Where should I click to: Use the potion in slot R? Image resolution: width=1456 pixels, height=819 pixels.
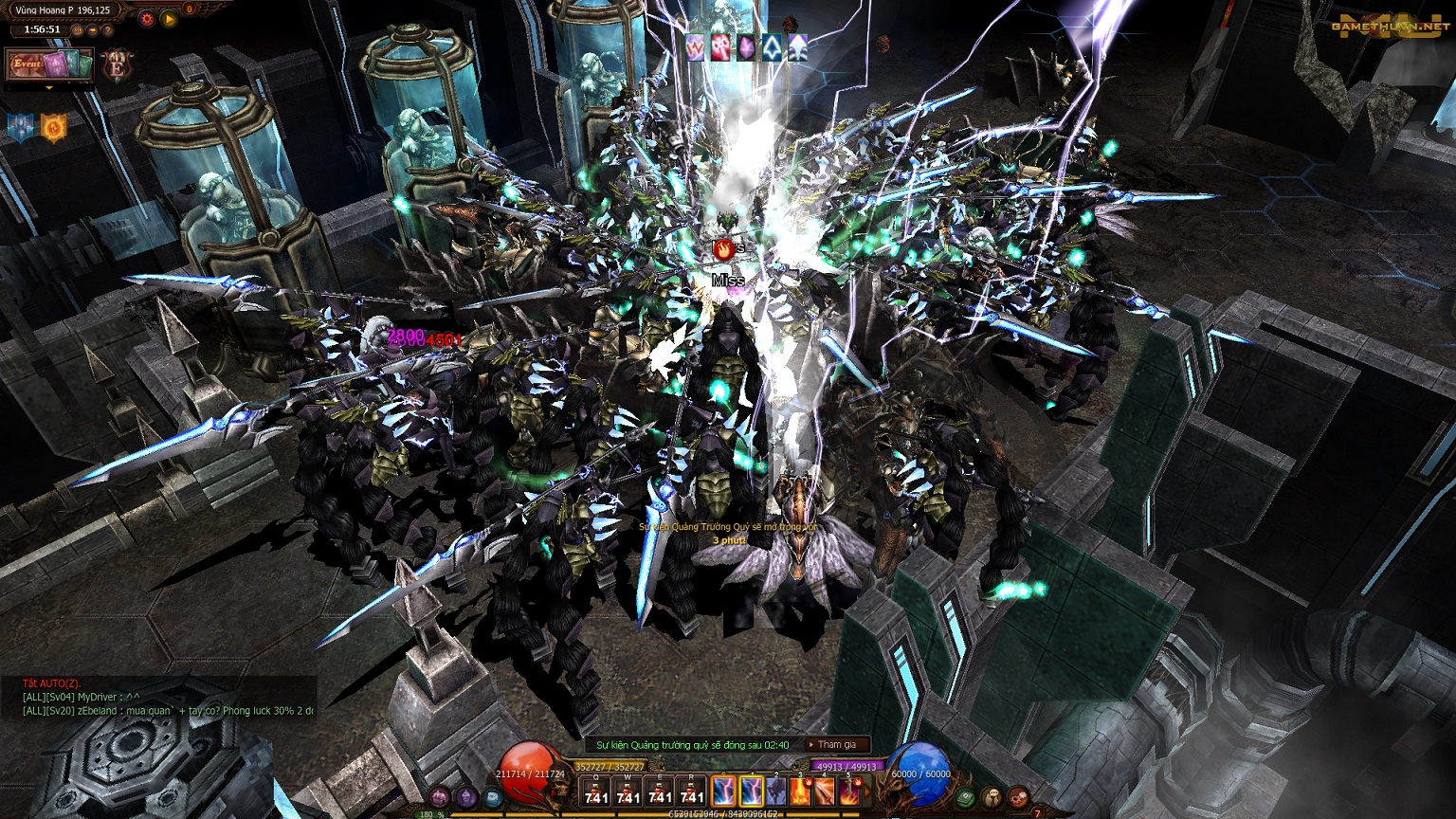[692, 791]
